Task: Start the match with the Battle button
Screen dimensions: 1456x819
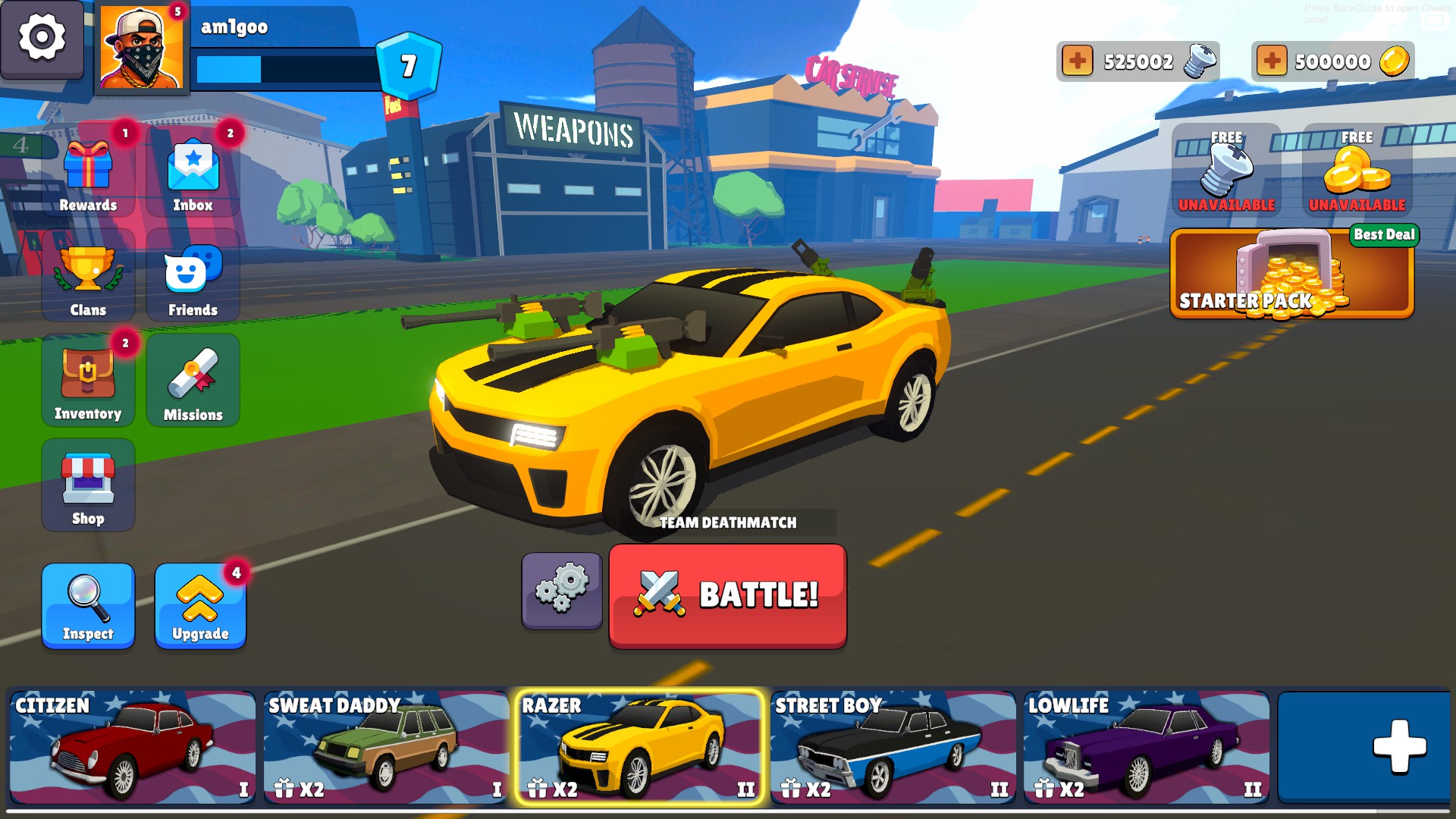Action: point(727,595)
